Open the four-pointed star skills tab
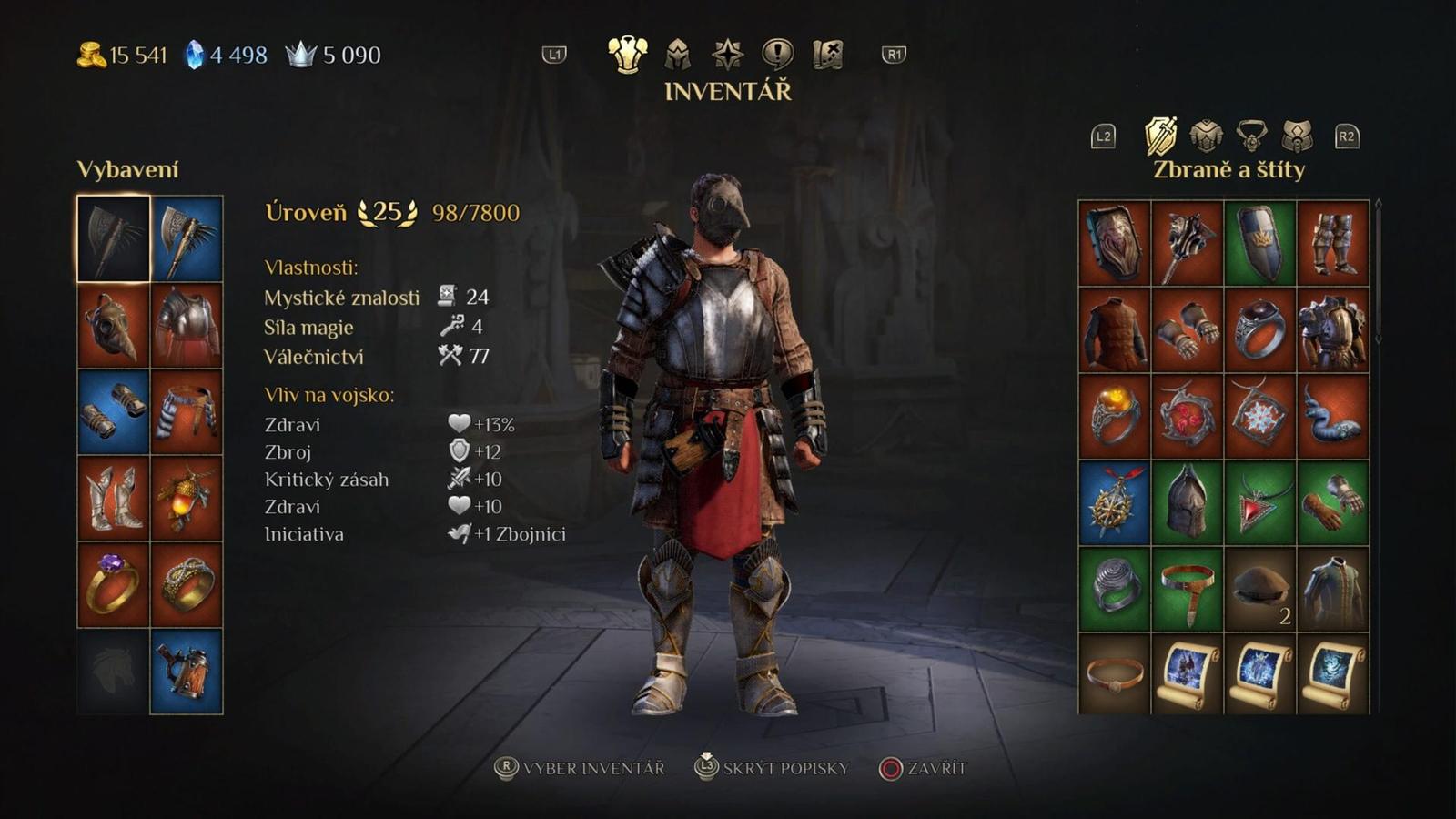 [x=727, y=56]
